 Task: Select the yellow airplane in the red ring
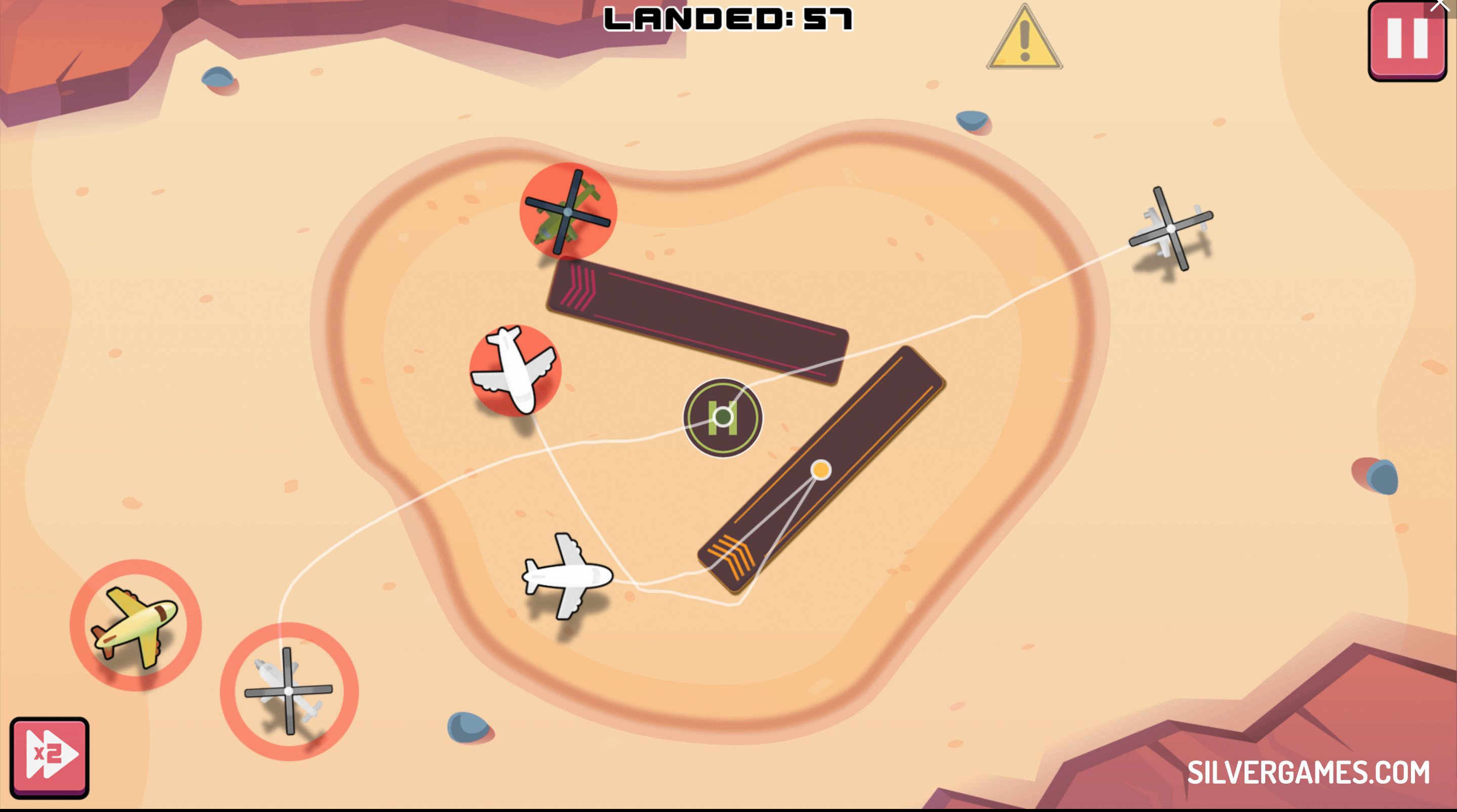pyautogui.click(x=135, y=625)
